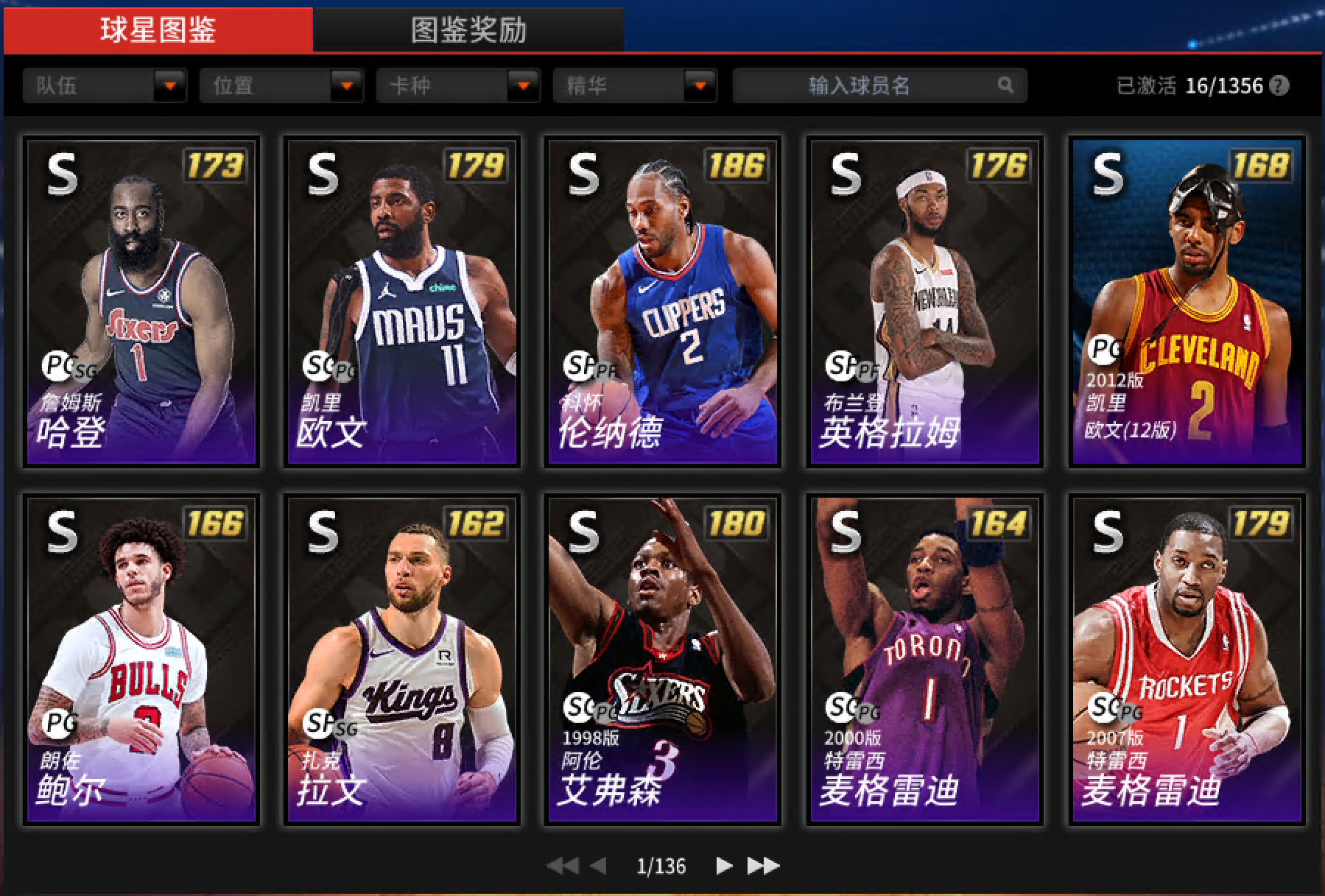Choose the 1998版 艾弗森 card
Image resolution: width=1325 pixels, height=896 pixels.
(663, 660)
